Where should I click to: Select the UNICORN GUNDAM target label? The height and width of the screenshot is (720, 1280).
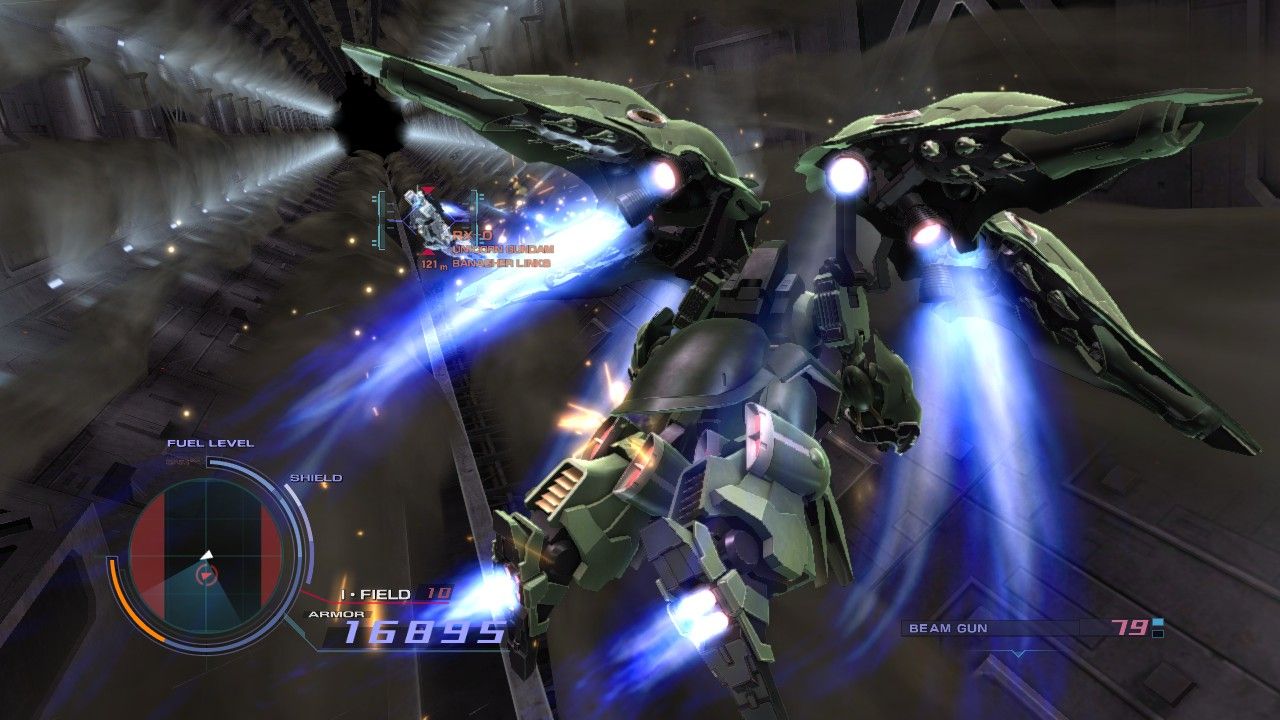[x=503, y=249]
